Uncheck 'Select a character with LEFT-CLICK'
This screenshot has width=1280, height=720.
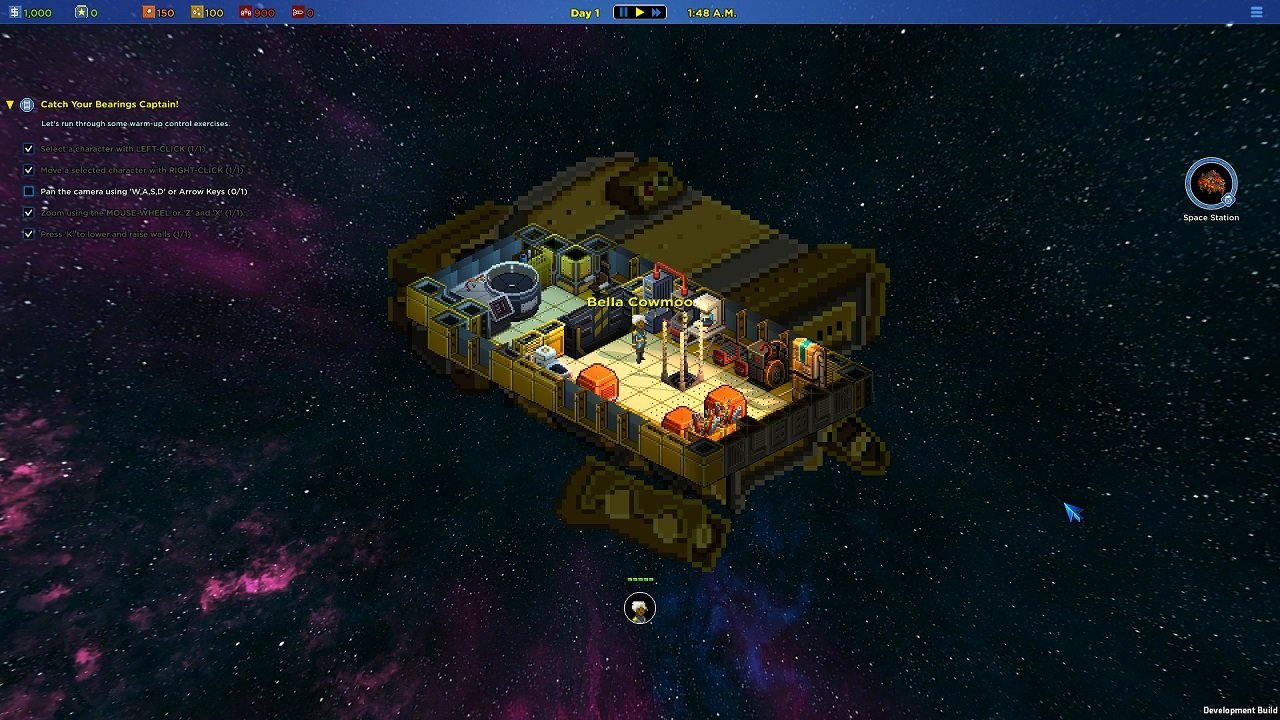[x=28, y=149]
